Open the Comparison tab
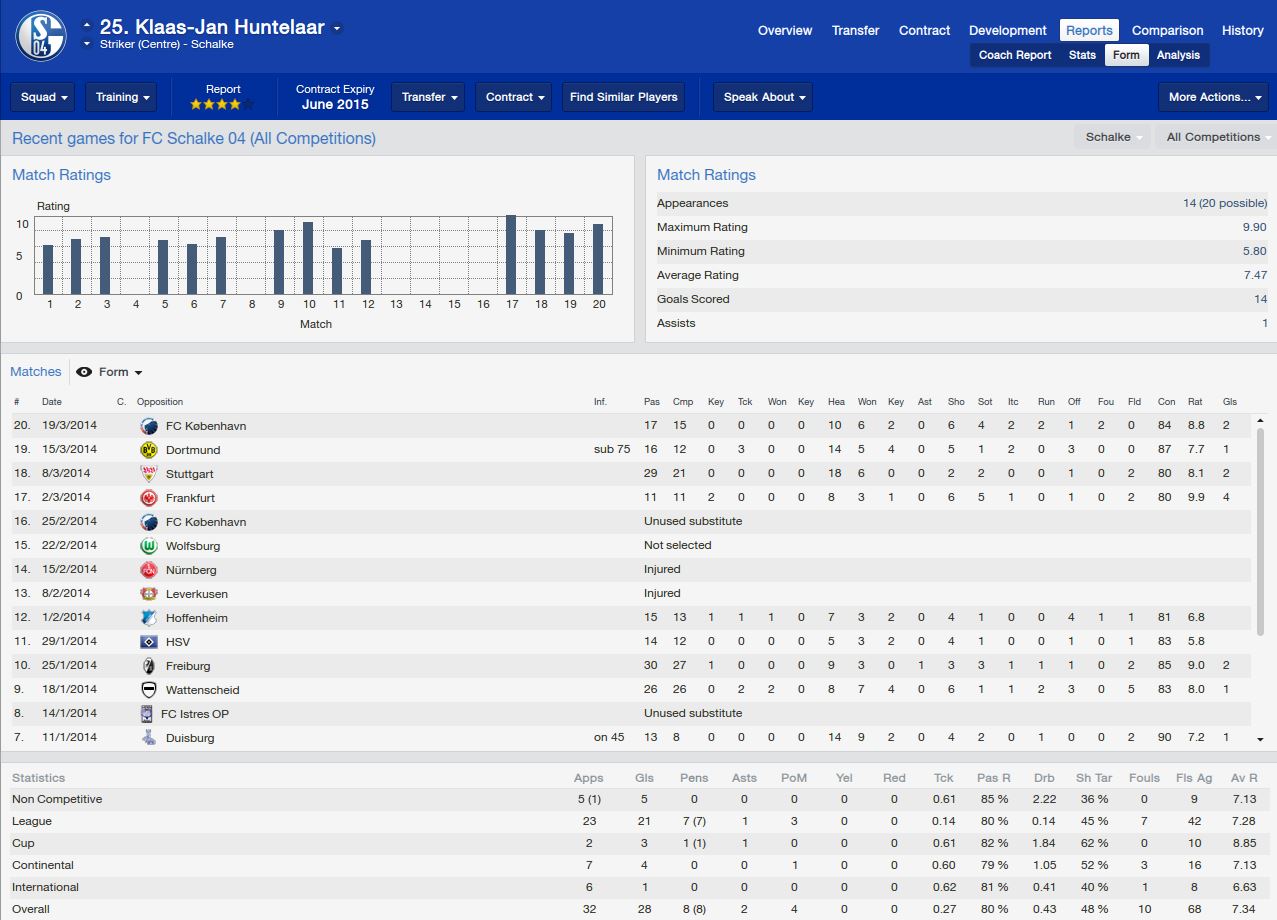 pyautogui.click(x=1167, y=30)
